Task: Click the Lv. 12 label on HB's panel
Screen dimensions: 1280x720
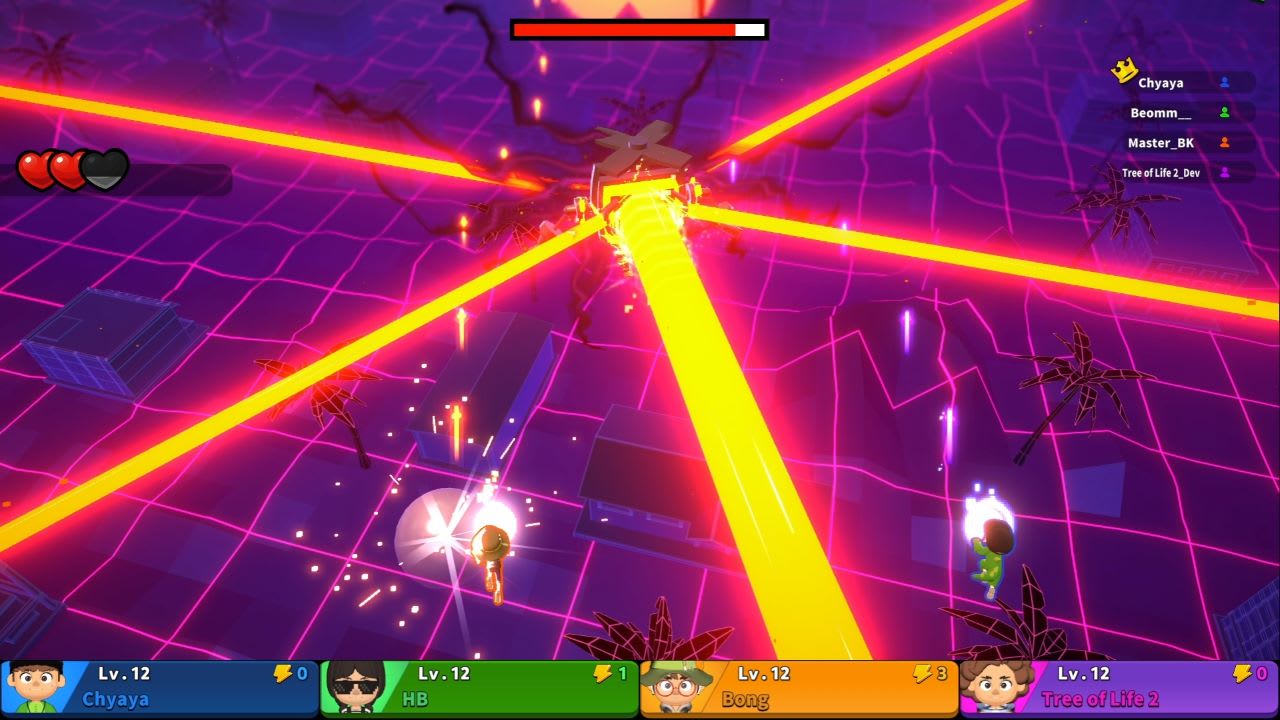Action: 443,674
